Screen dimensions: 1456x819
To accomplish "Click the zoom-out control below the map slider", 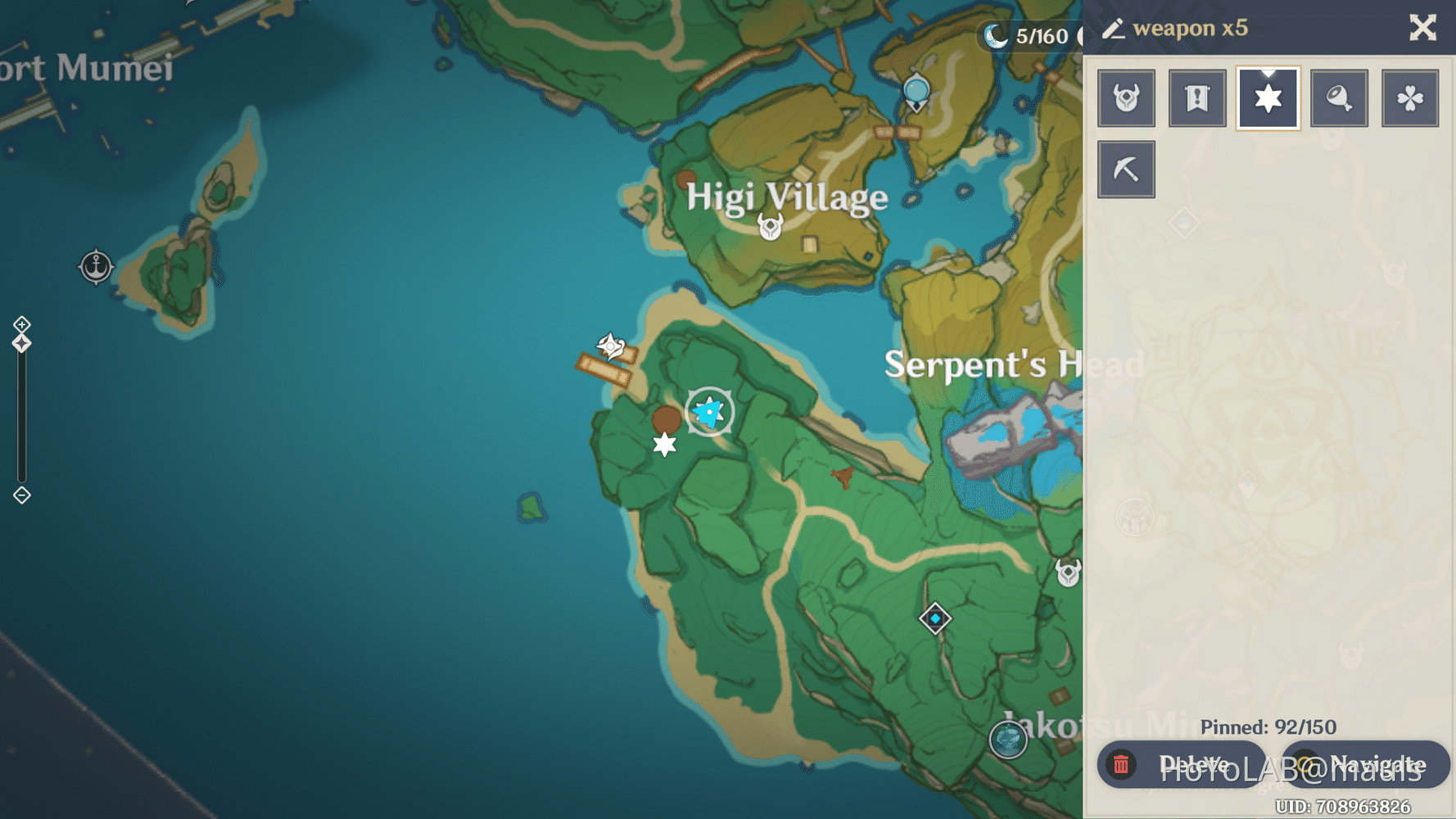I will pos(20,495).
